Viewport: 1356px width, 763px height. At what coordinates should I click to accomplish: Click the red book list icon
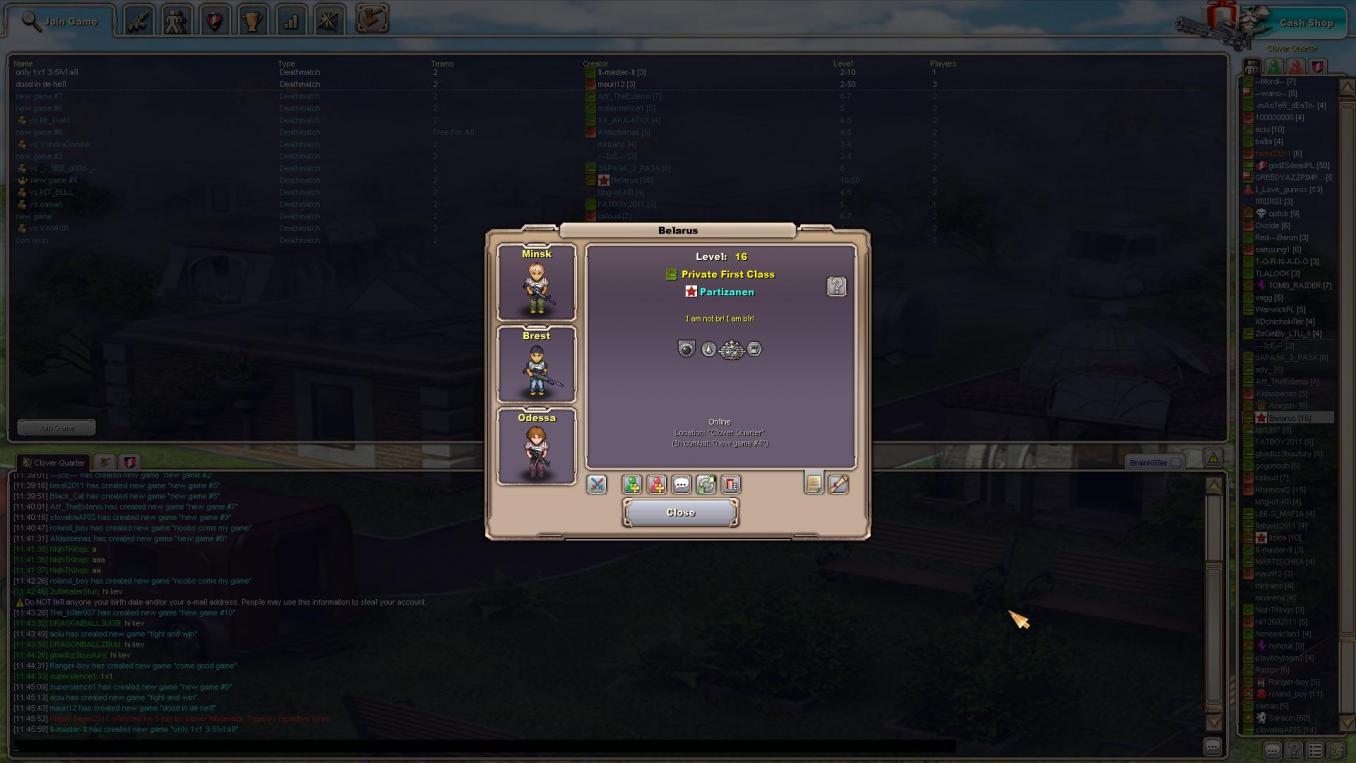point(731,485)
